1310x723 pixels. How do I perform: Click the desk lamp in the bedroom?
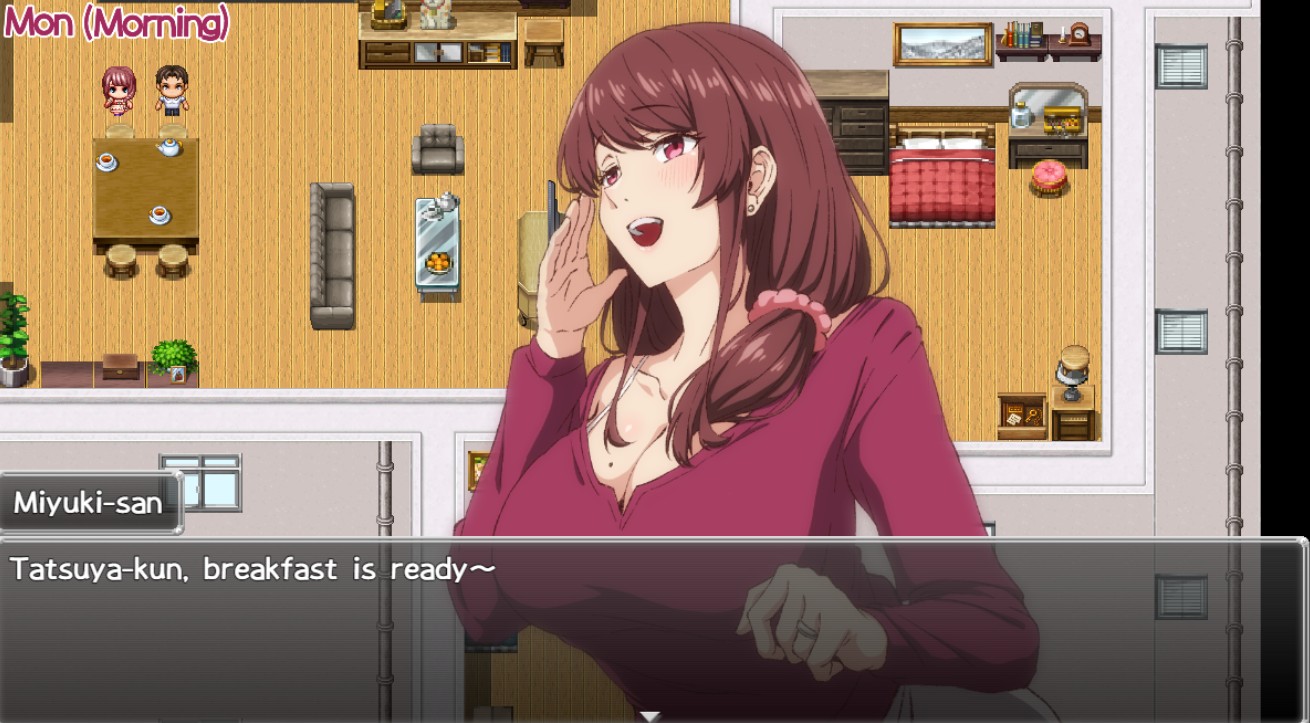(1074, 362)
